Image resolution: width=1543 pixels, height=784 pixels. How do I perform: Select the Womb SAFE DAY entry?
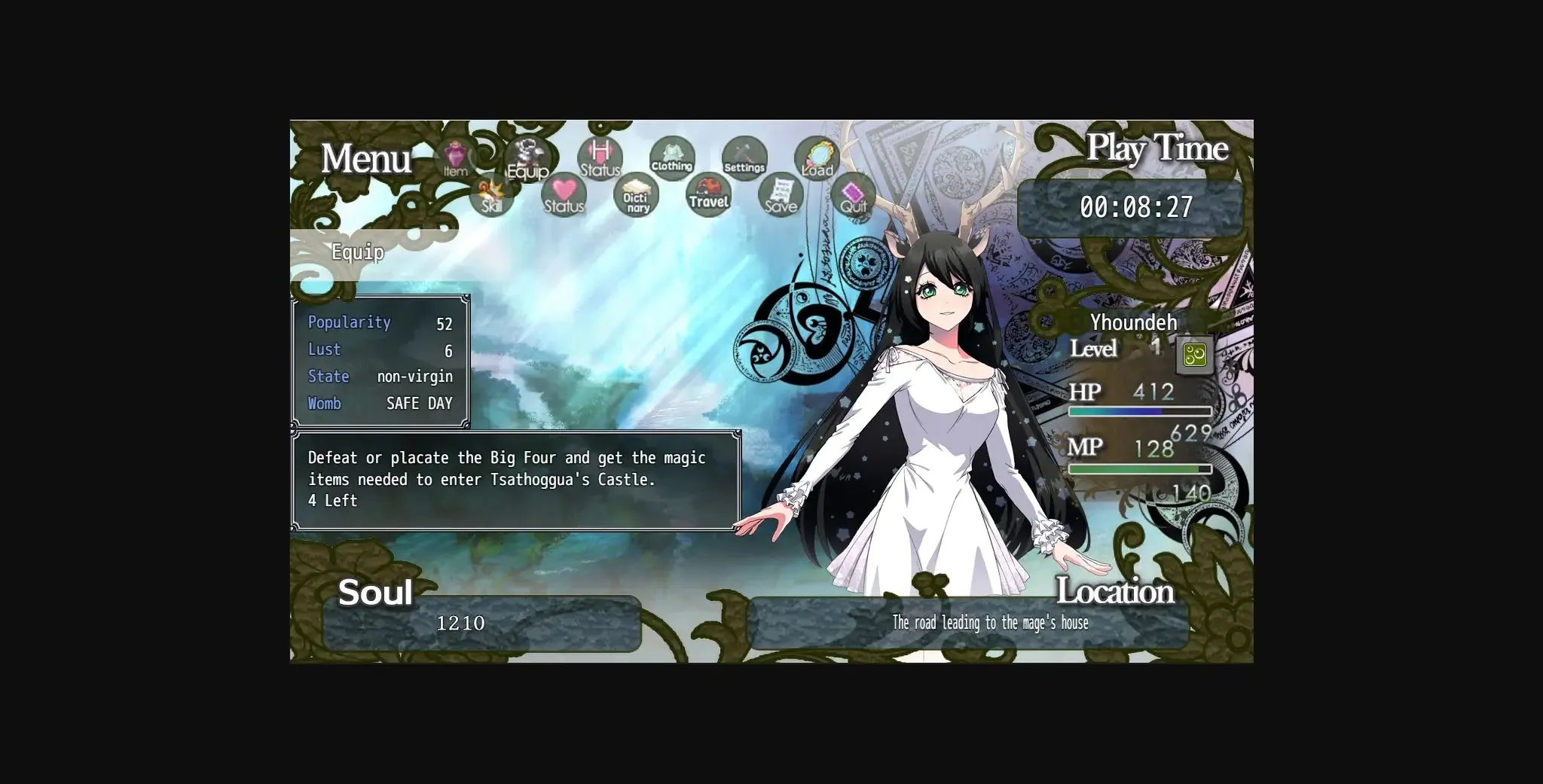379,404
